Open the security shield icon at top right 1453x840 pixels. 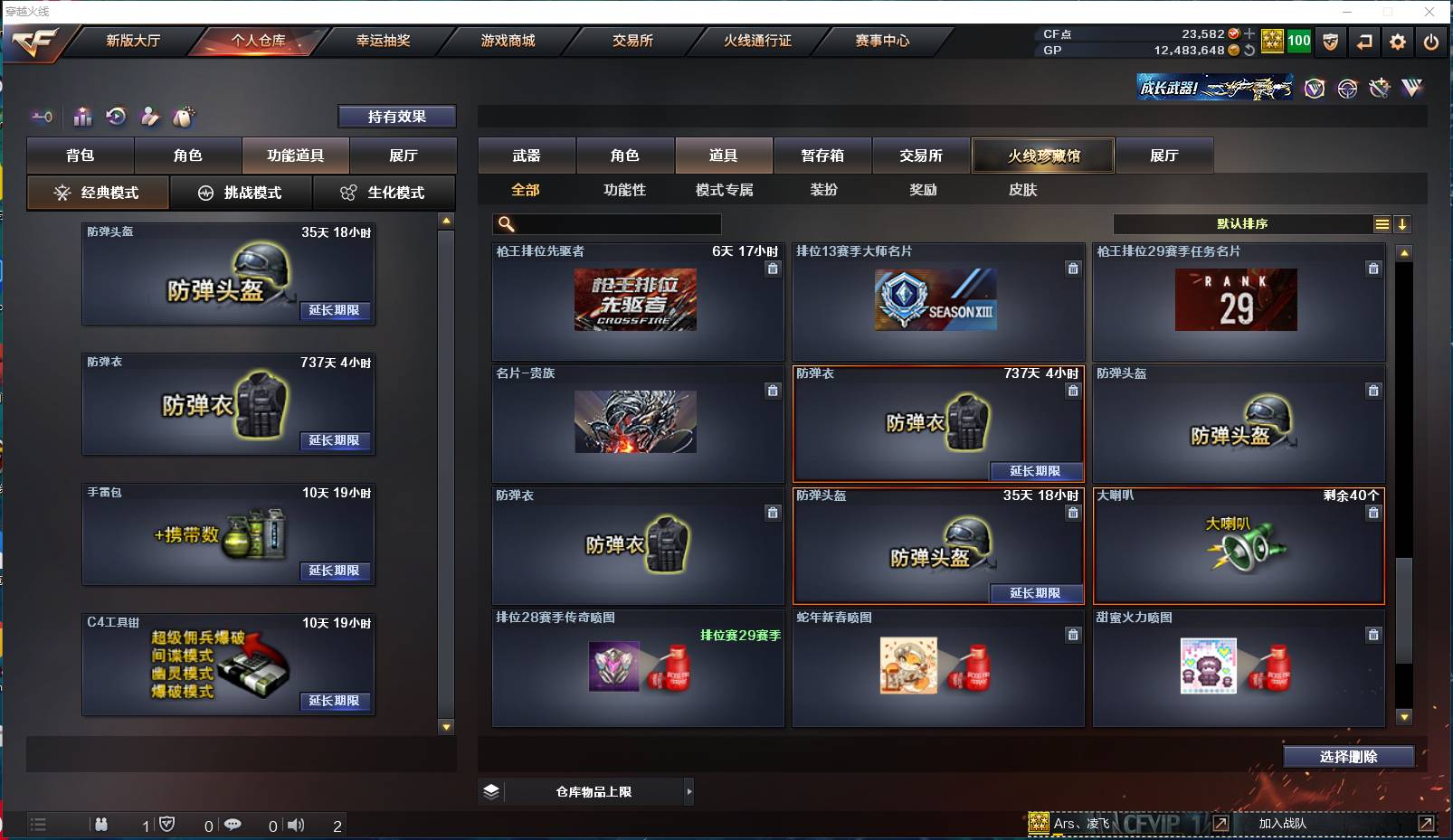[x=1332, y=42]
